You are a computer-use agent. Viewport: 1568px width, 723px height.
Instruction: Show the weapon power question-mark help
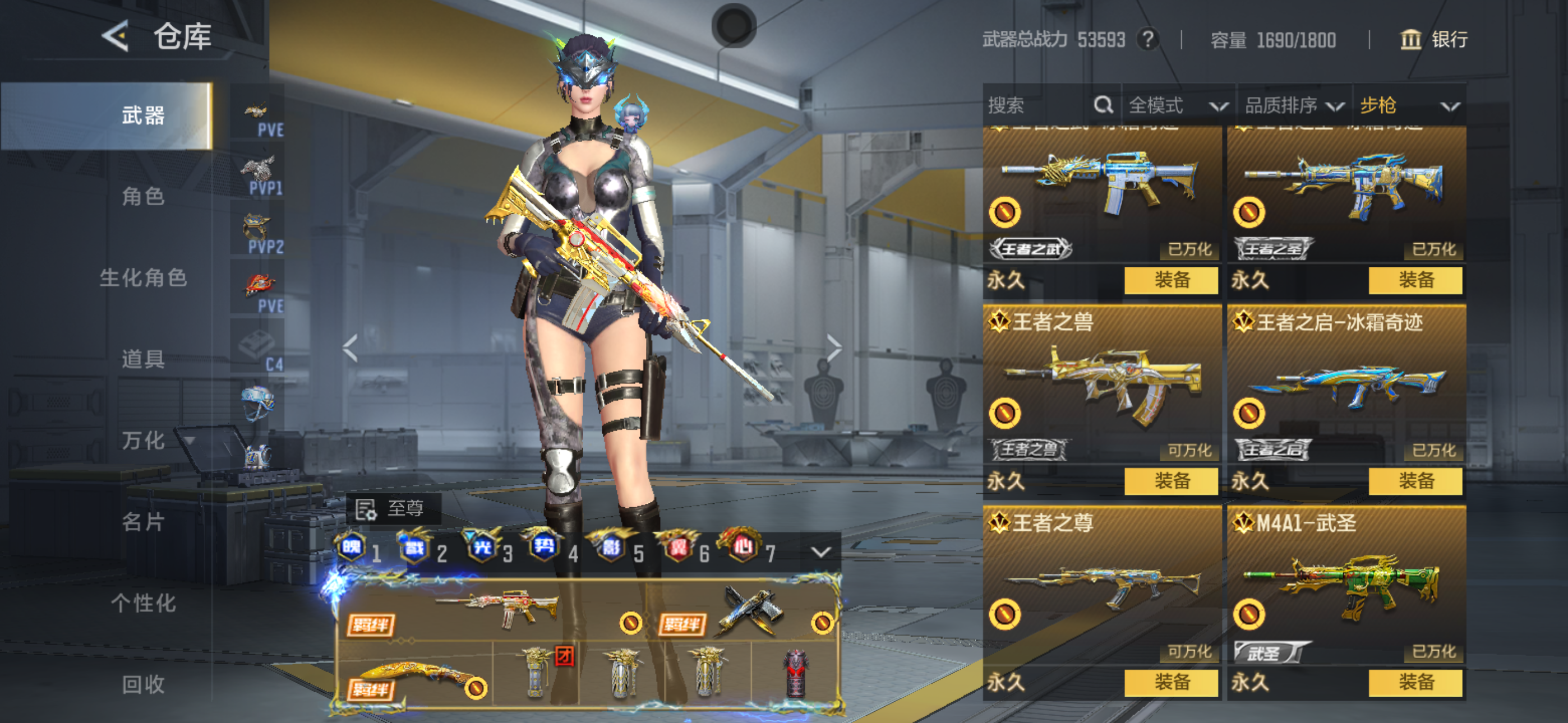[x=1148, y=40]
